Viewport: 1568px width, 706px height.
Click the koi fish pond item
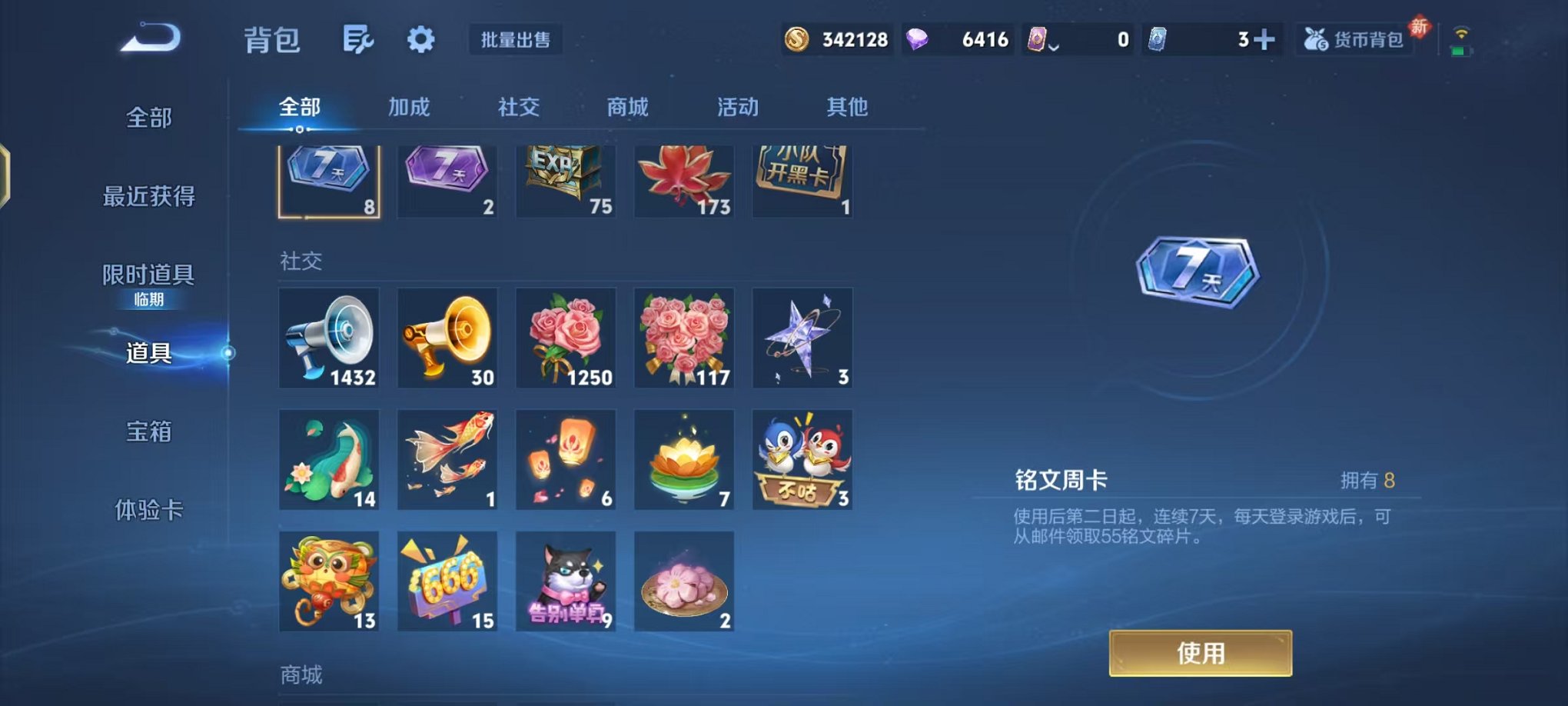(x=329, y=459)
